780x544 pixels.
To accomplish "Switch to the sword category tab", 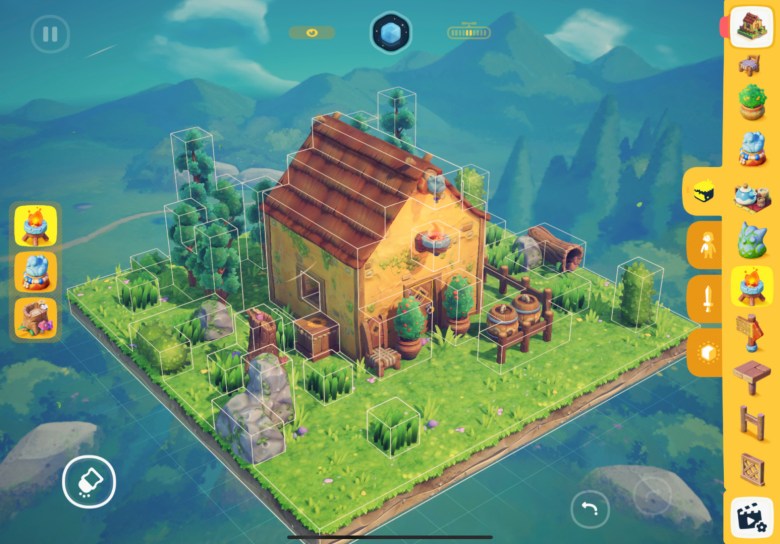I will (707, 299).
